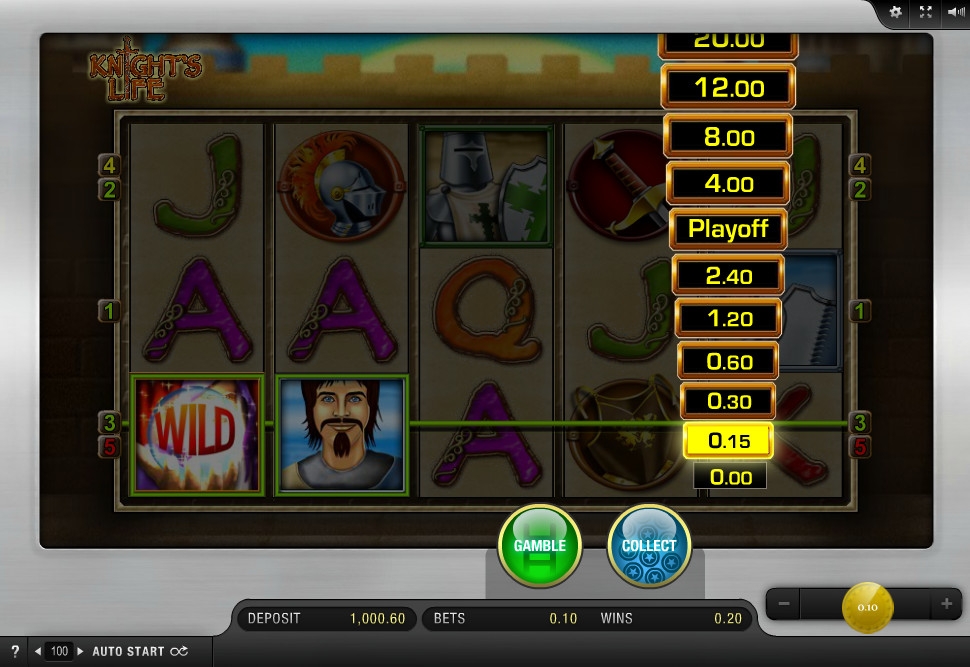Lower the autostart spin count
Image resolution: width=970 pixels, height=667 pixels.
pyautogui.click(x=38, y=651)
